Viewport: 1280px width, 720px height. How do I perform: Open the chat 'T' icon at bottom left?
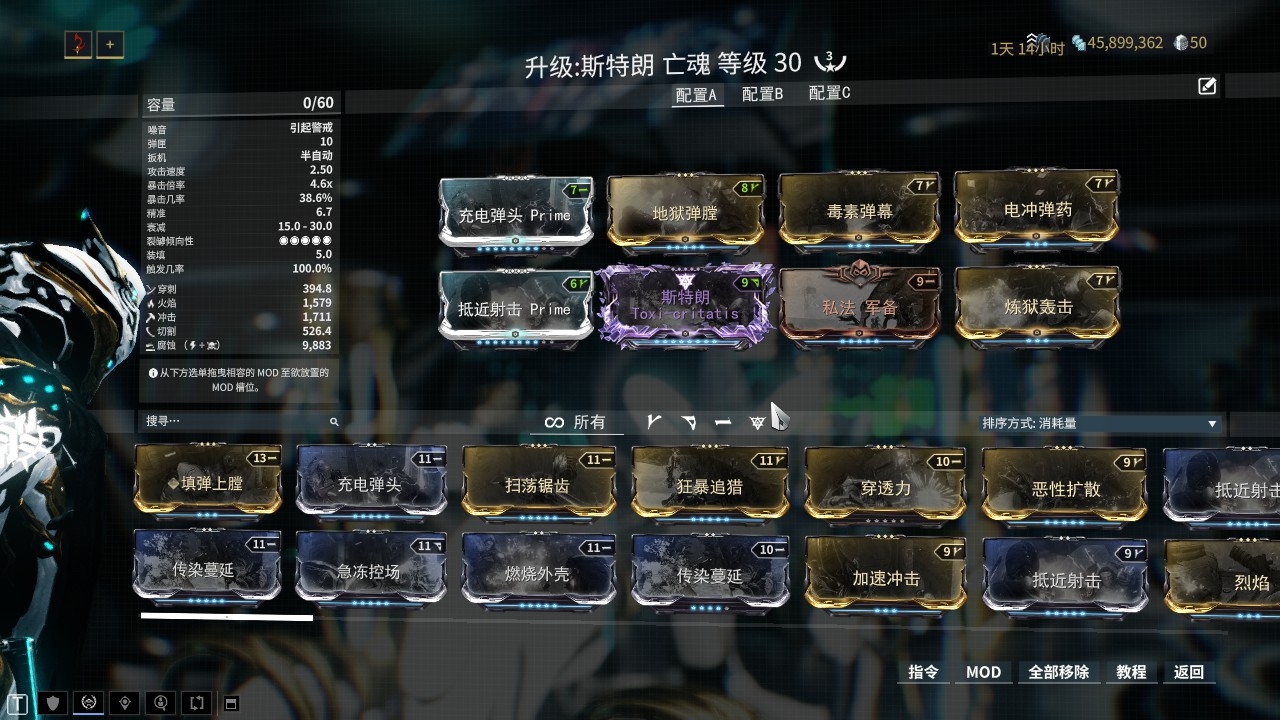17,703
